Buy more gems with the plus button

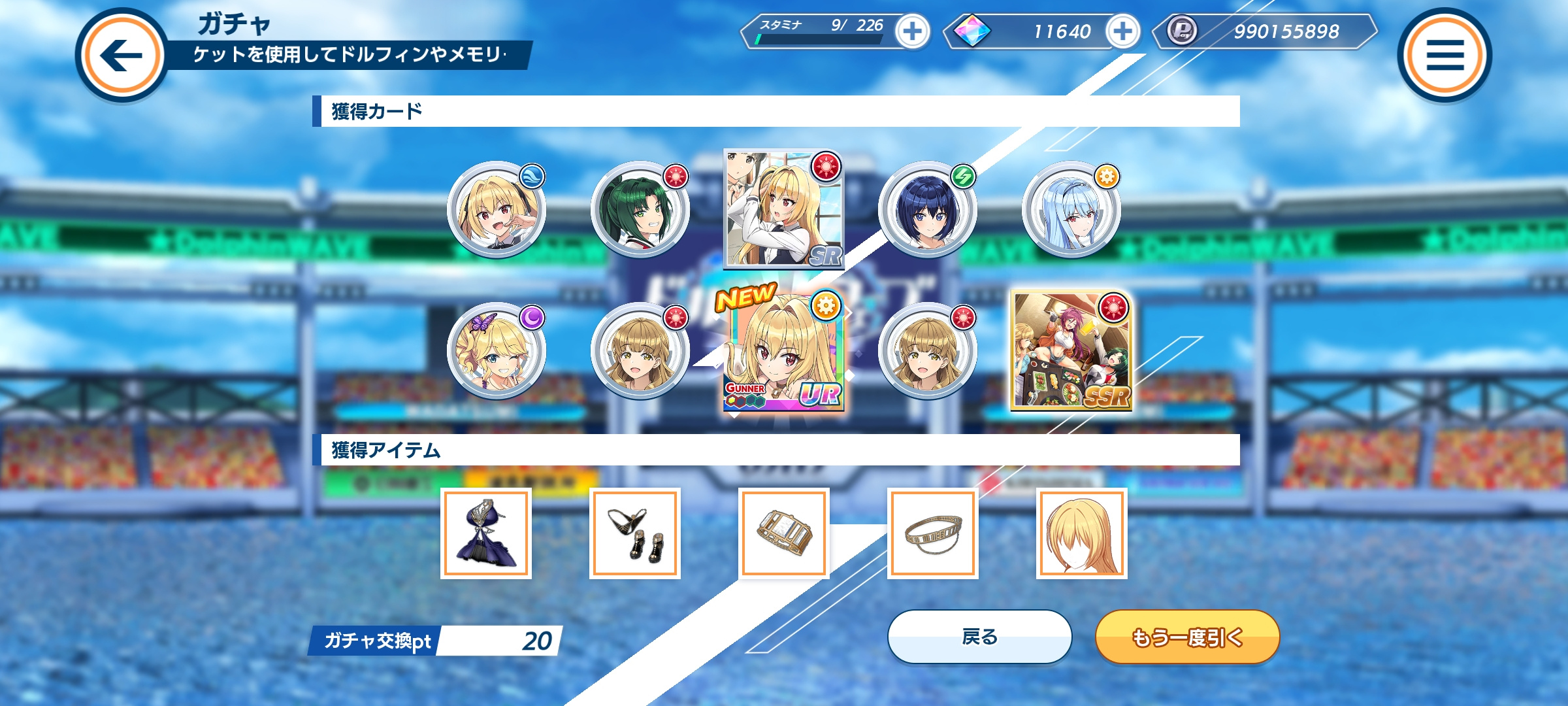(x=1122, y=31)
